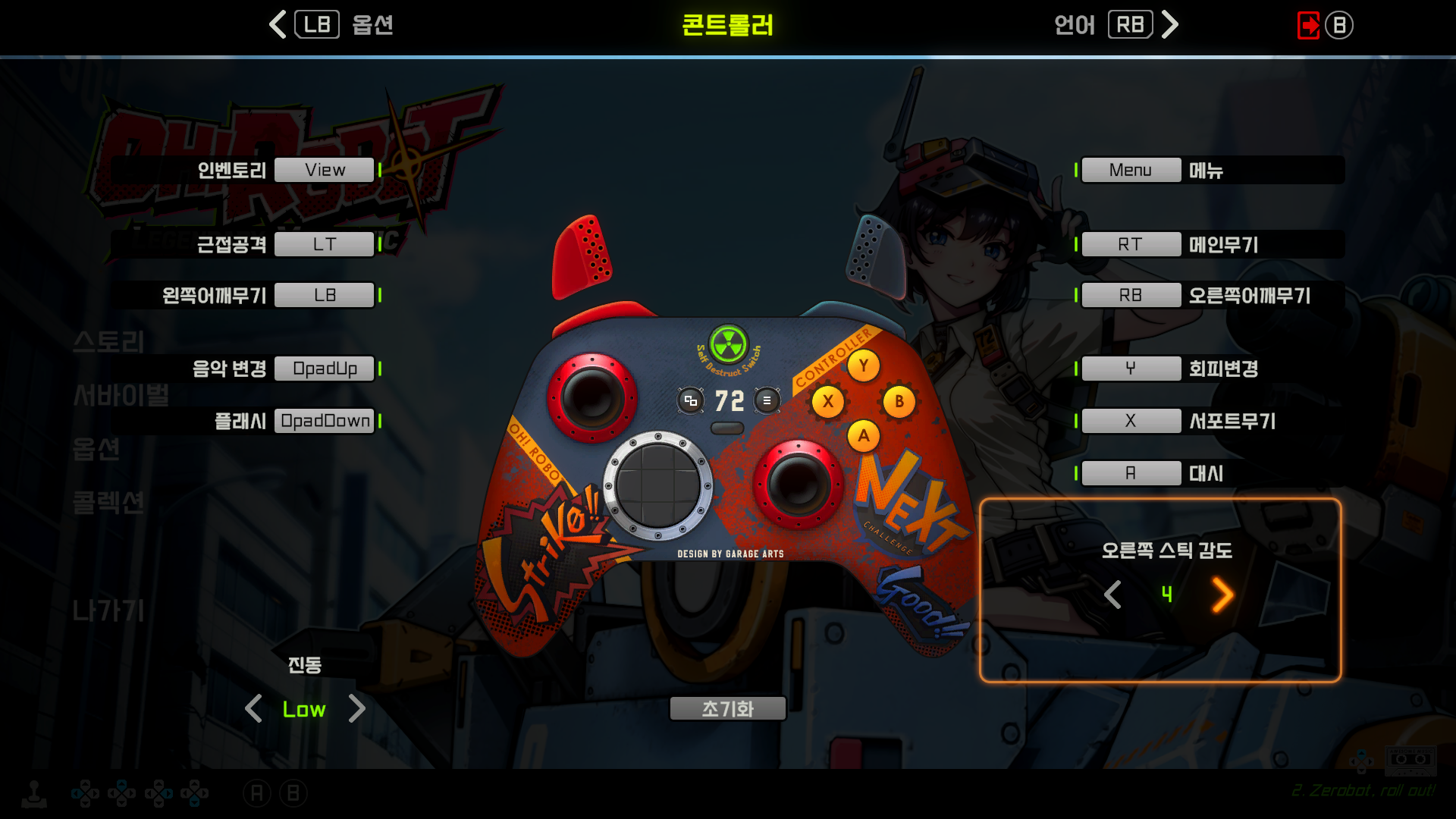Select the Menu binding for 메뉴
Screen dimensions: 1456x819
click(1131, 170)
